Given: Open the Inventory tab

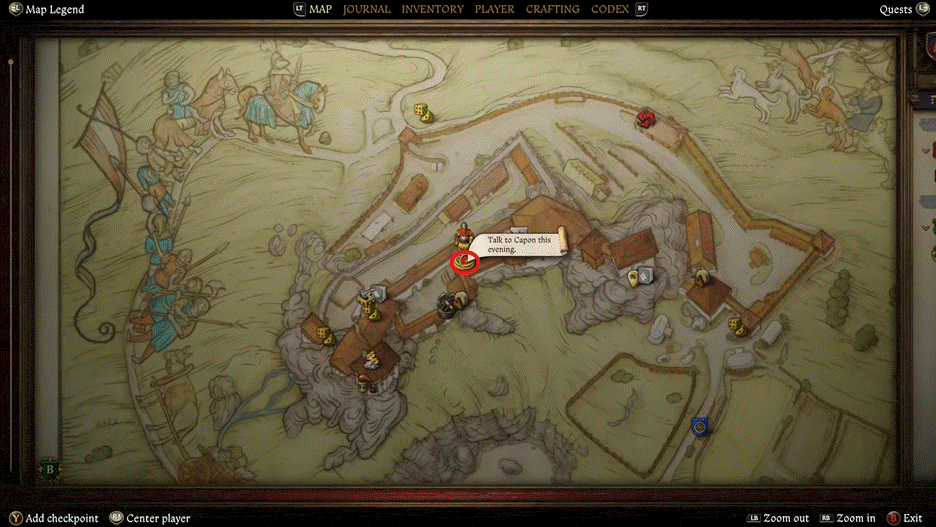Looking at the screenshot, I should pyautogui.click(x=432, y=9).
